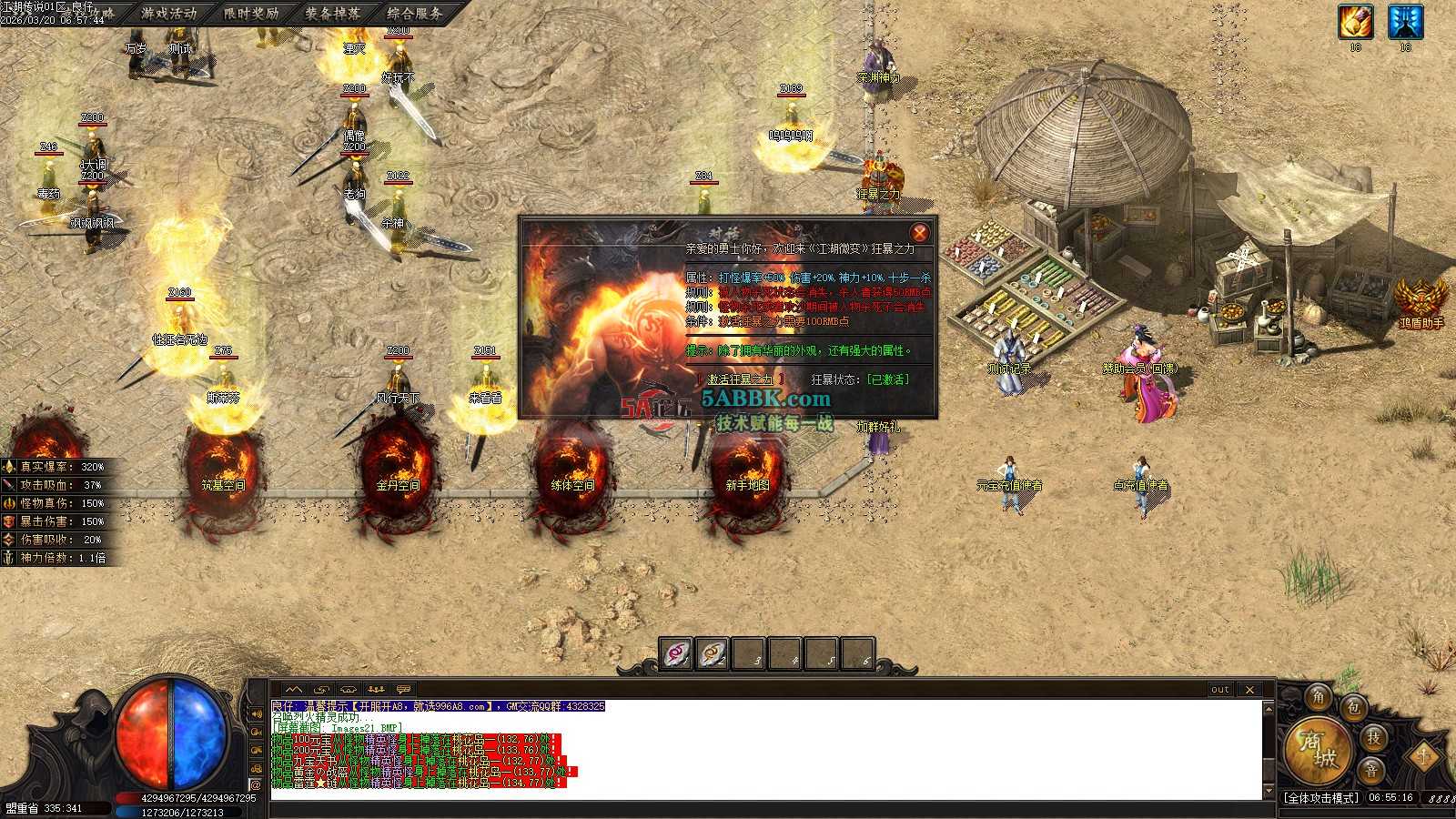Close the chat panel with X

1249,690
